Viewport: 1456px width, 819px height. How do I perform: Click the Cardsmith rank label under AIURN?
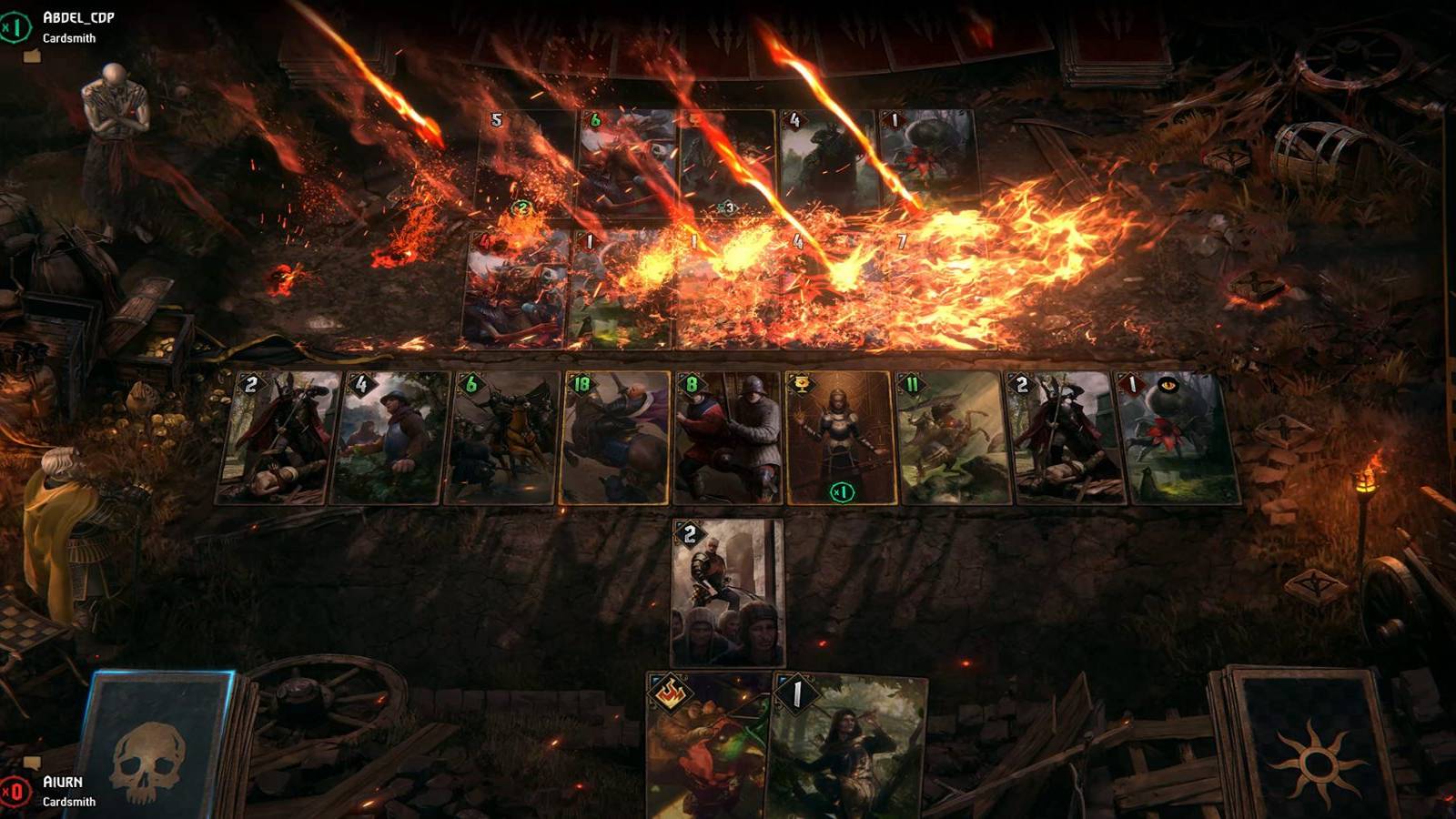pos(68,804)
